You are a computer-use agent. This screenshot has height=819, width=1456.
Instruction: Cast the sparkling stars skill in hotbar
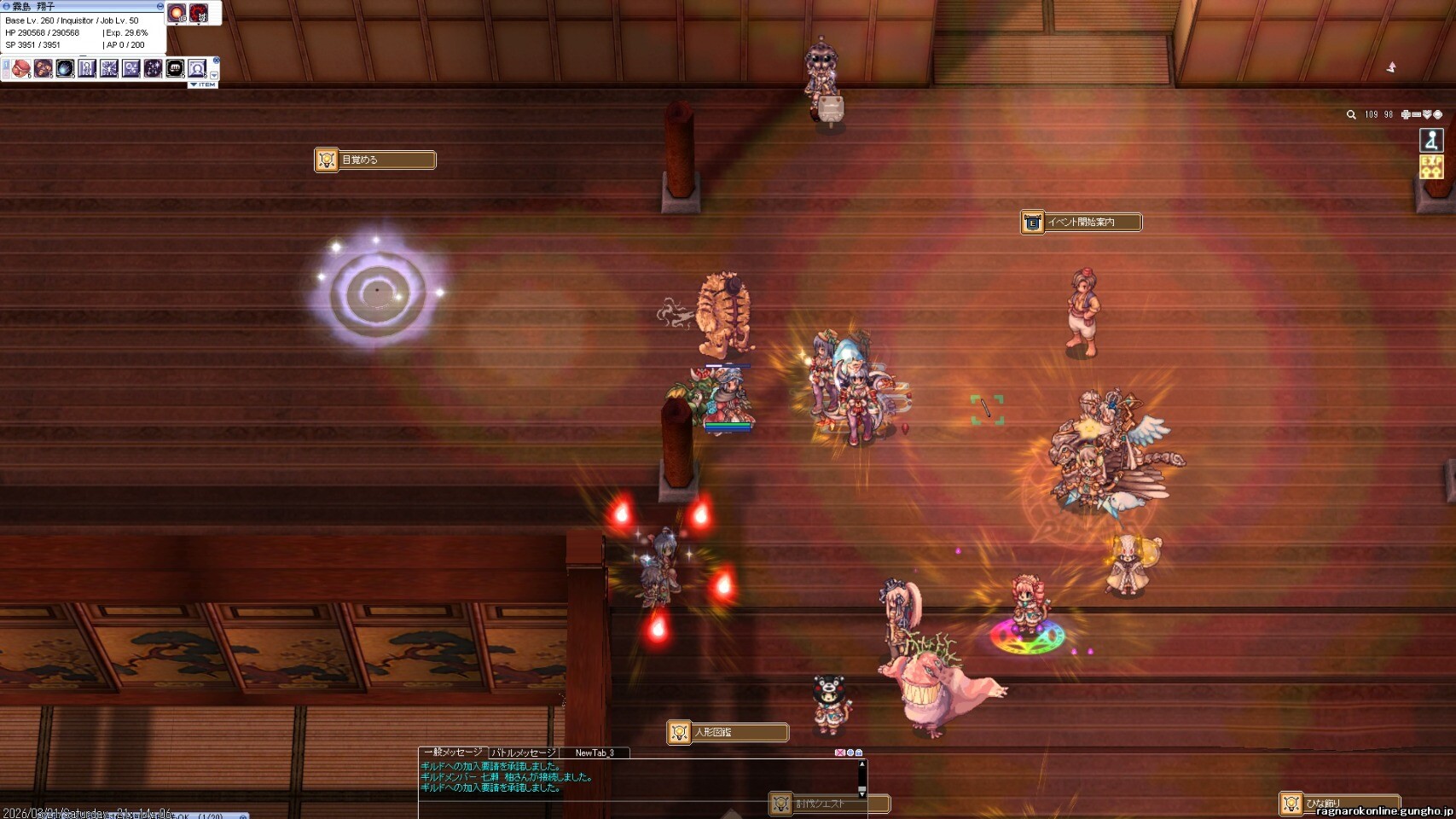[x=153, y=68]
